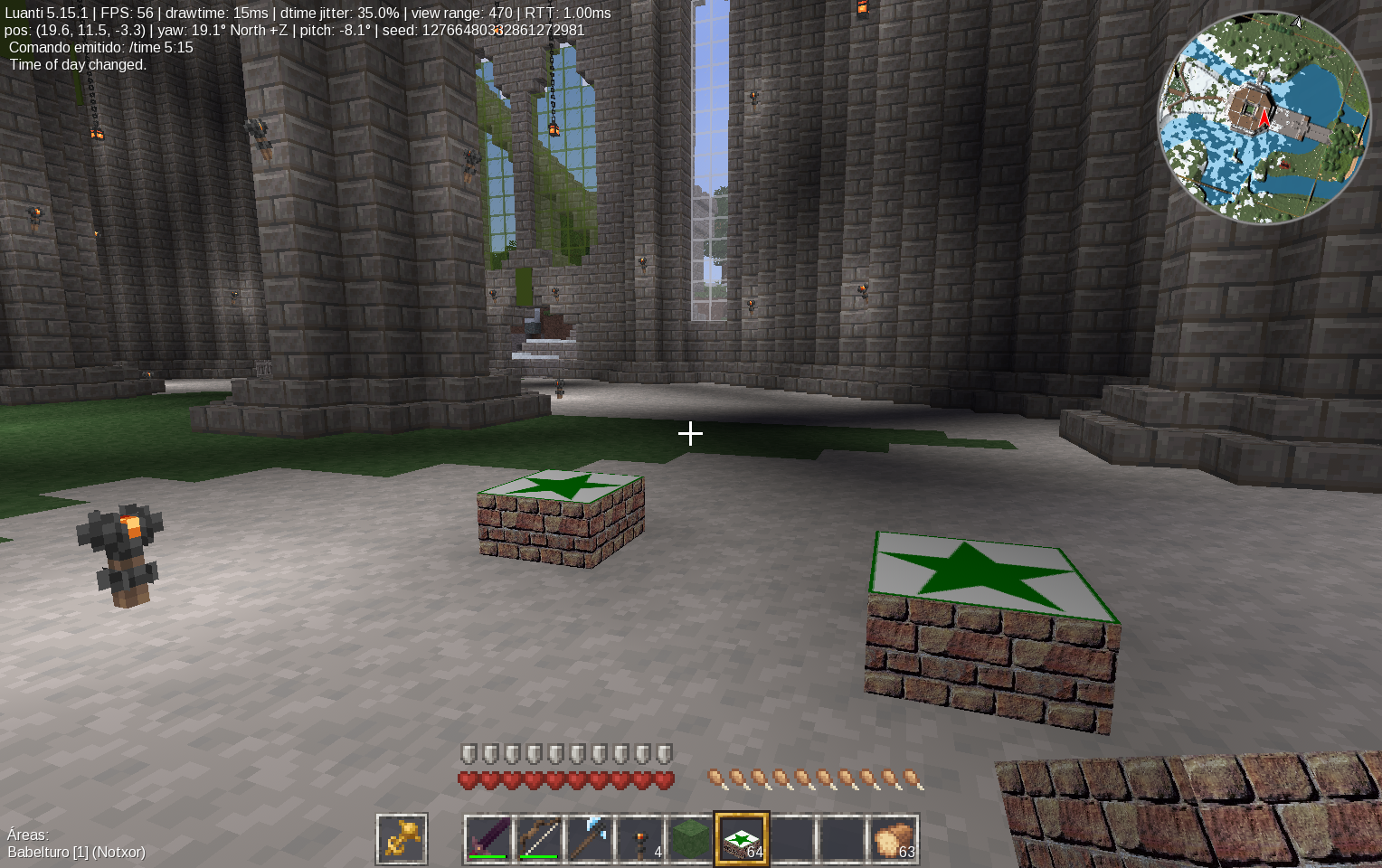Screen dimensions: 1382x868
Task: Select the bread stack of 63
Action: (894, 839)
